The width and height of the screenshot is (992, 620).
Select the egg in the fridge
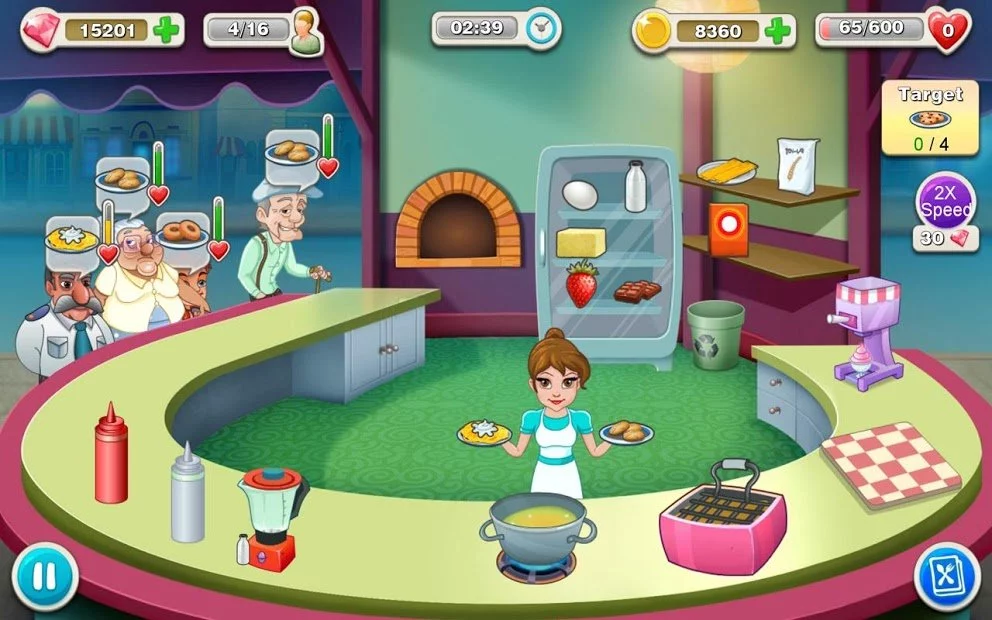(580, 194)
